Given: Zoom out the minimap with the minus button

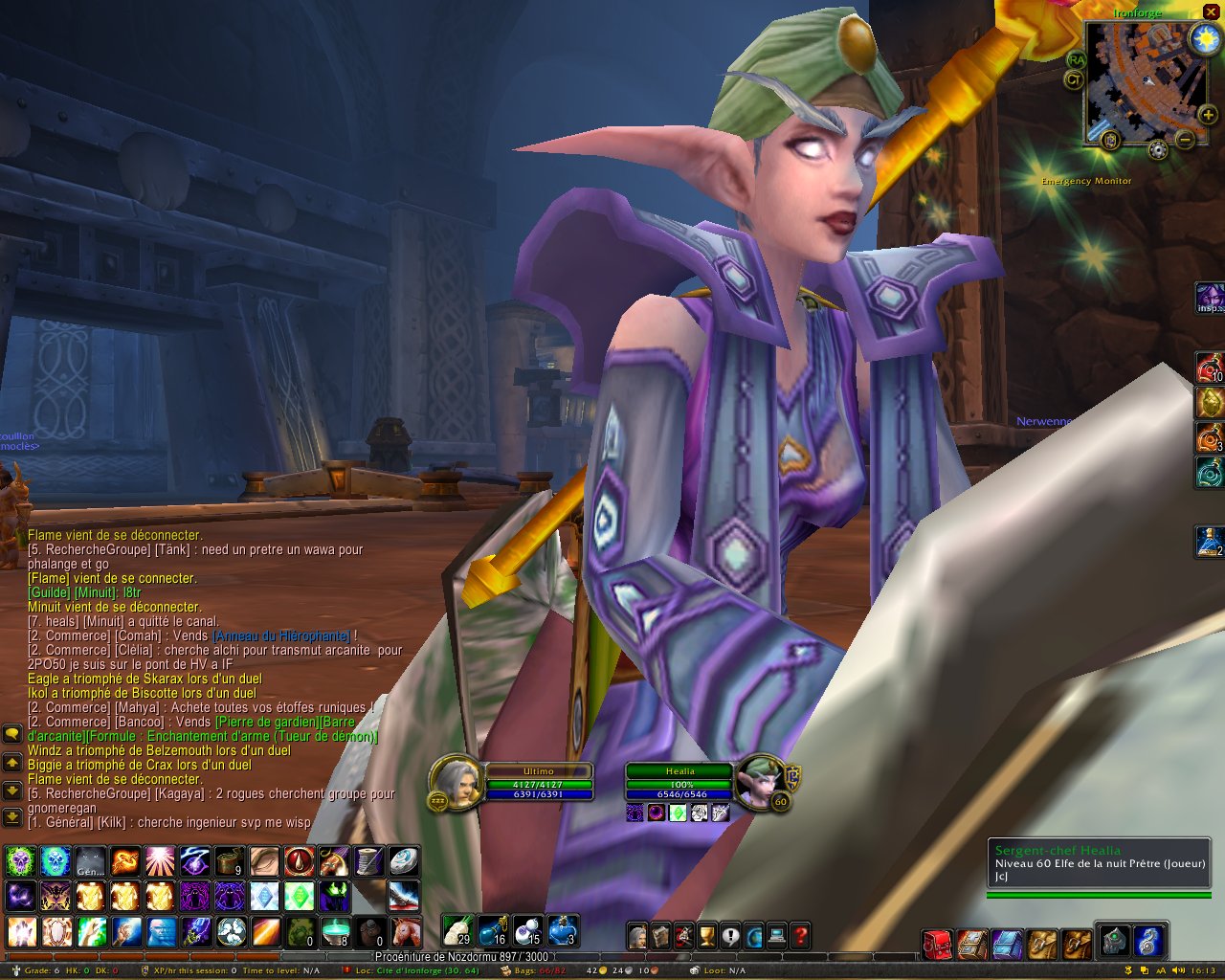Looking at the screenshot, I should pos(1184,140).
